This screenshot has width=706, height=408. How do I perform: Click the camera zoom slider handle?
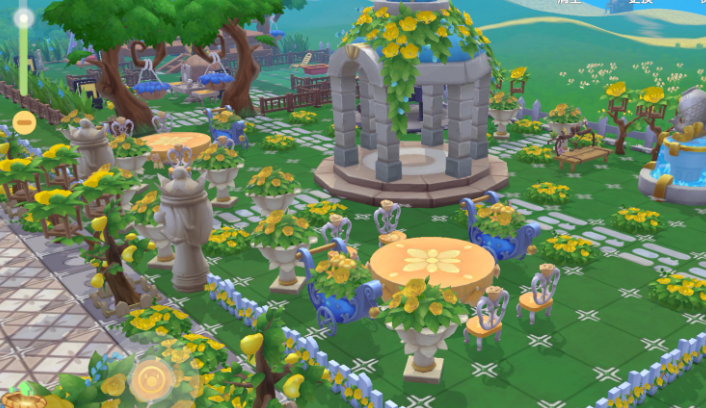click(x=24, y=18)
